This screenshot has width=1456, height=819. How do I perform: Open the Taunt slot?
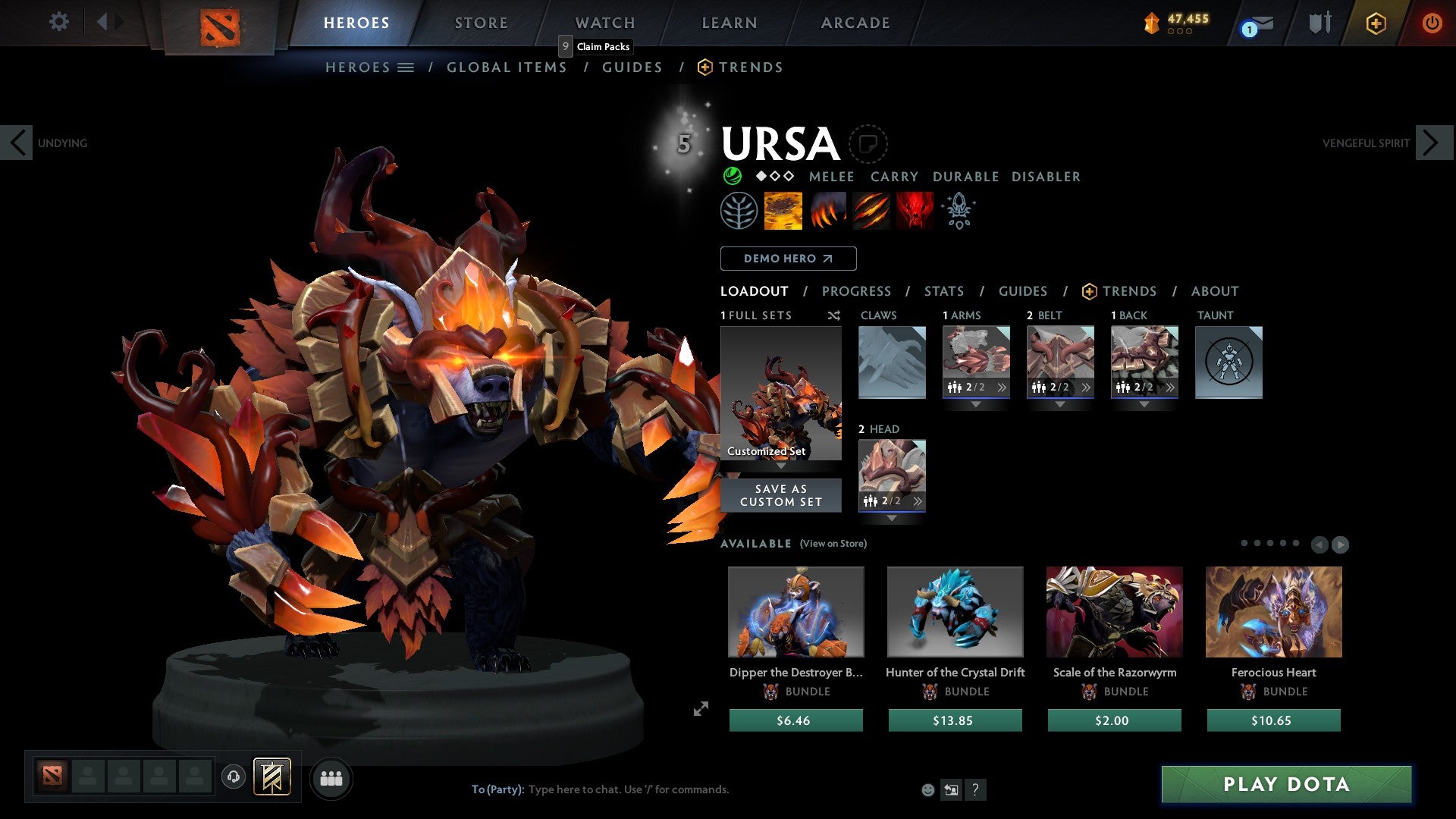coord(1228,362)
